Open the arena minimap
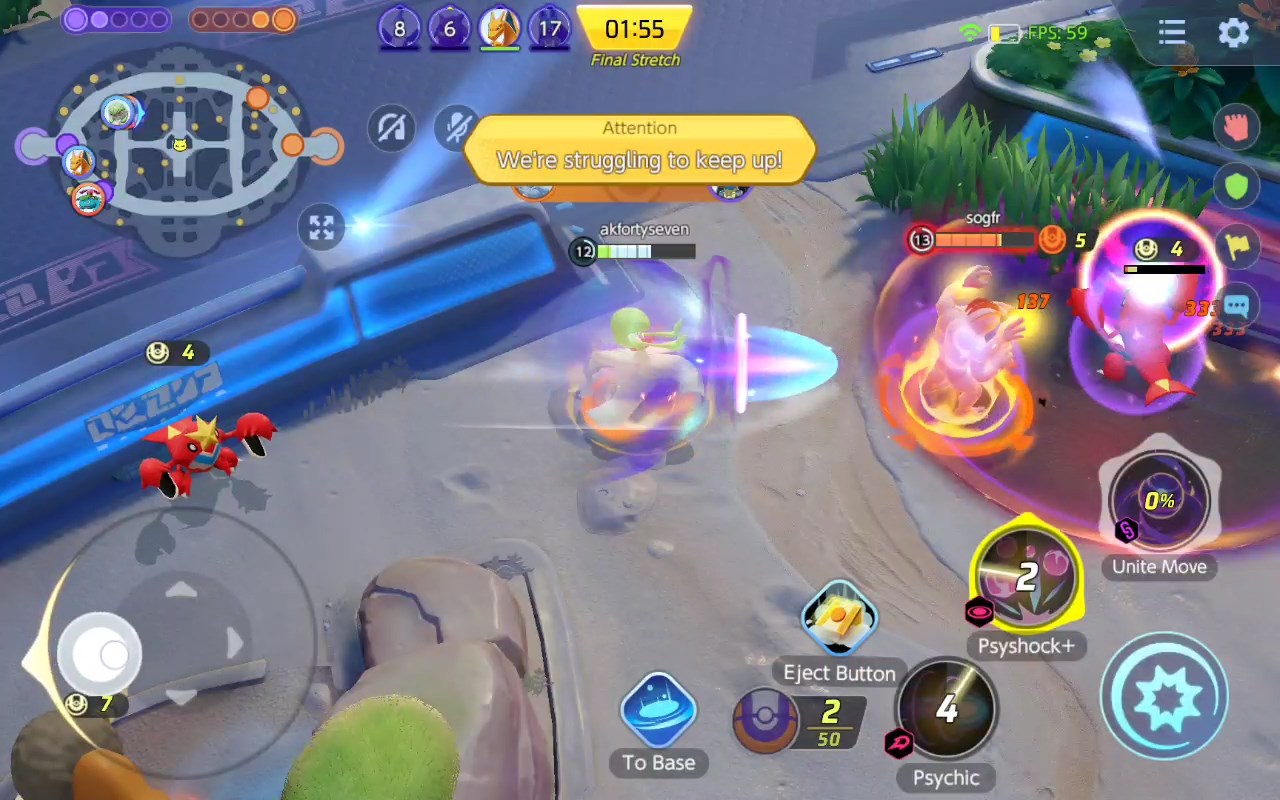This screenshot has width=1280, height=800. click(x=178, y=150)
